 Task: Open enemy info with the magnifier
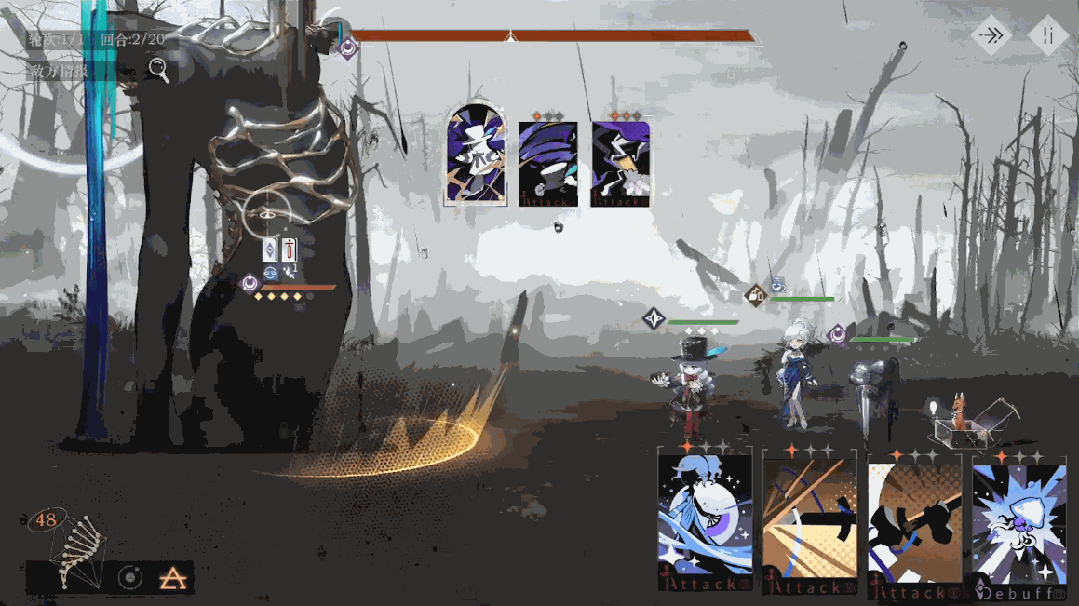tap(158, 69)
